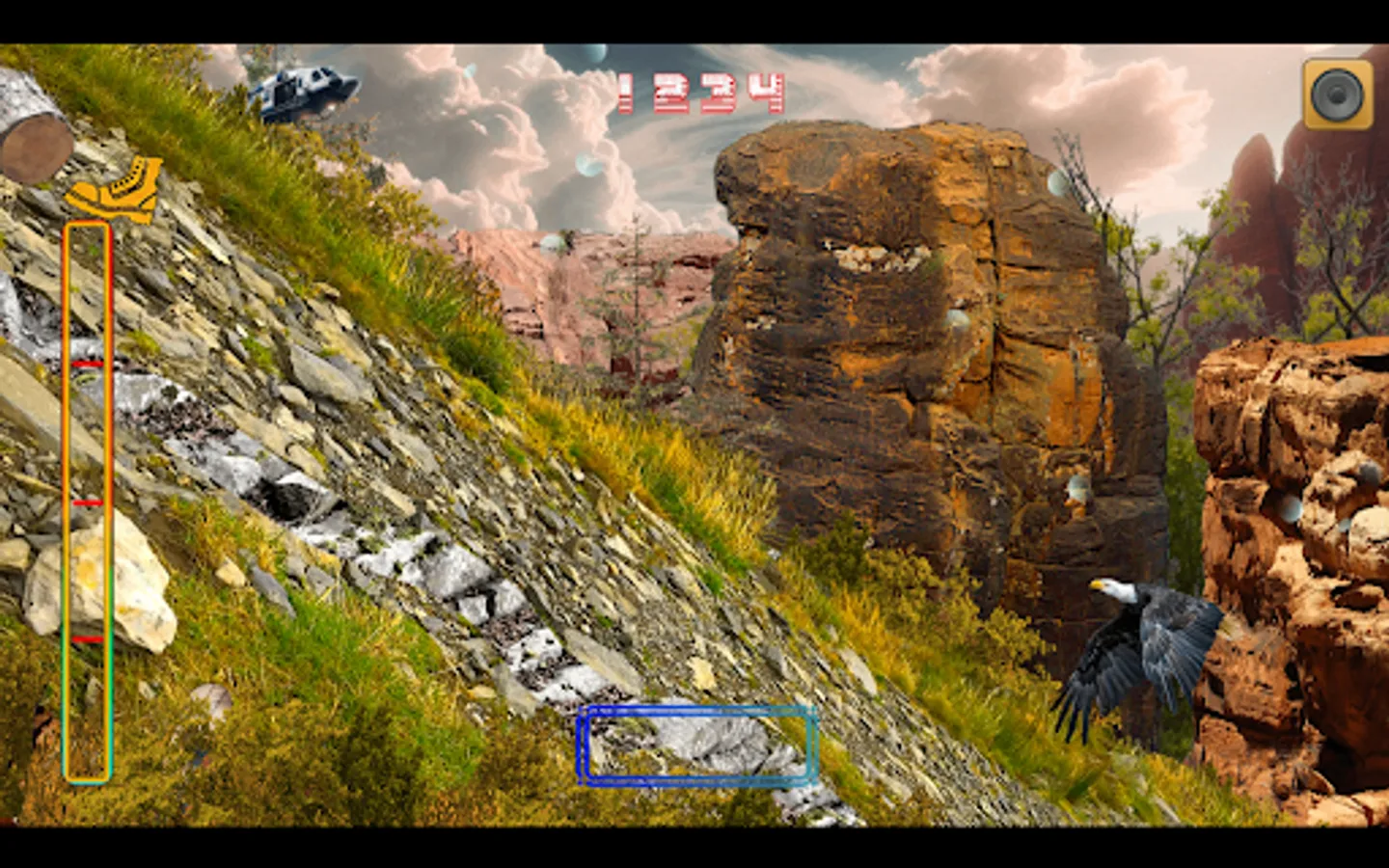This screenshot has height=868, width=1389.
Task: Select the middle red marker inside the climb gauge
Action: pyautogui.click(x=88, y=502)
